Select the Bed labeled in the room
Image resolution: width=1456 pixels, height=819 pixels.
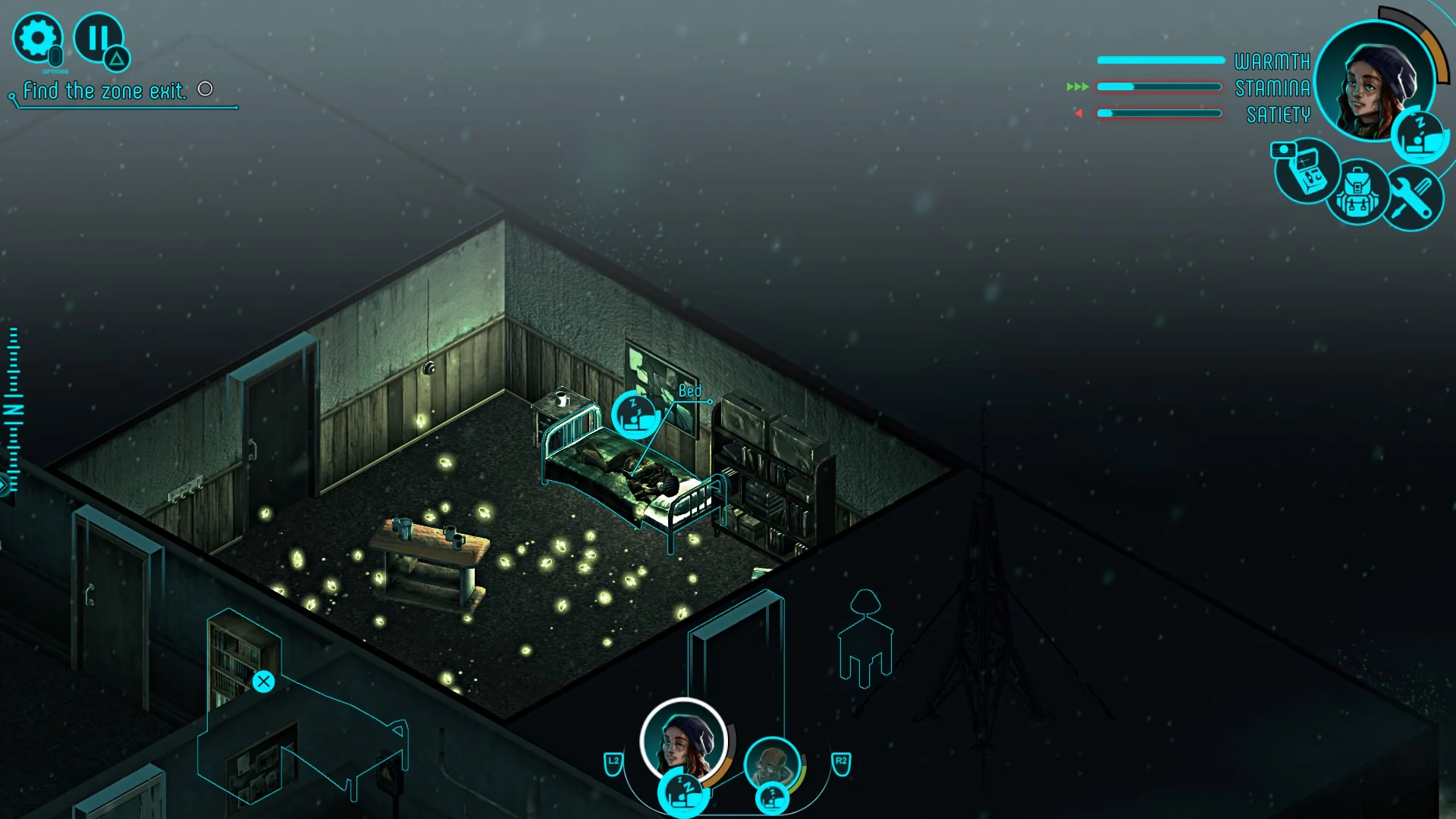(x=691, y=390)
